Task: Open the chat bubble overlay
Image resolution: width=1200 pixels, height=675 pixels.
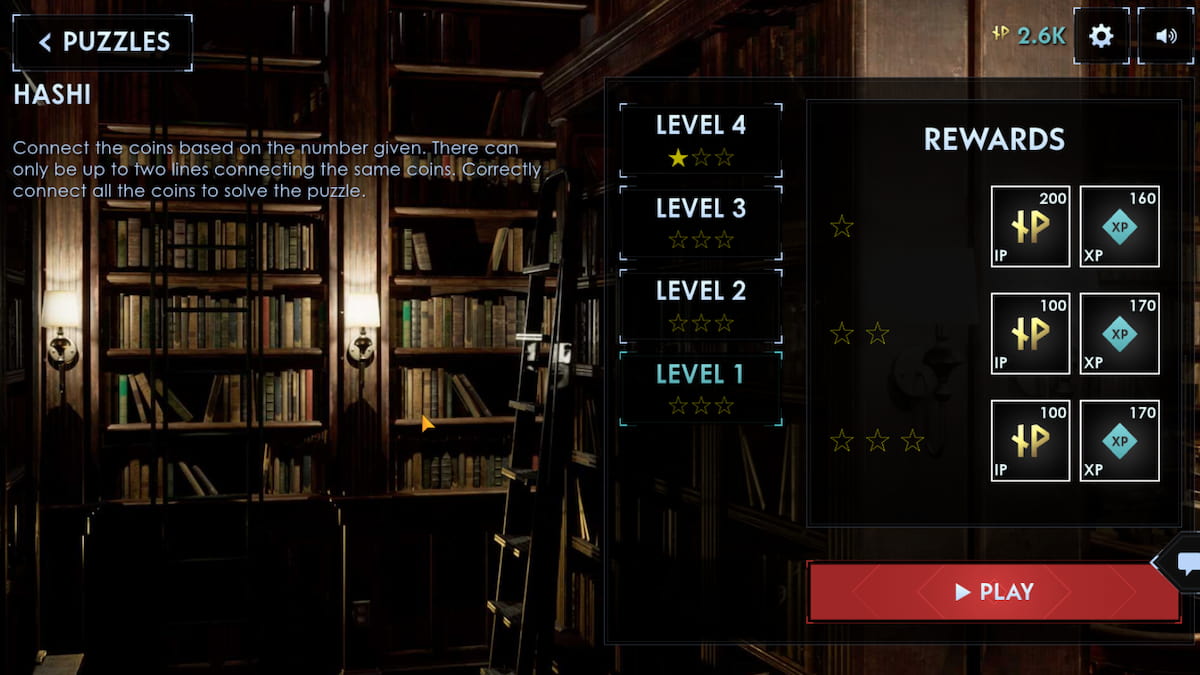Action: [x=1187, y=563]
